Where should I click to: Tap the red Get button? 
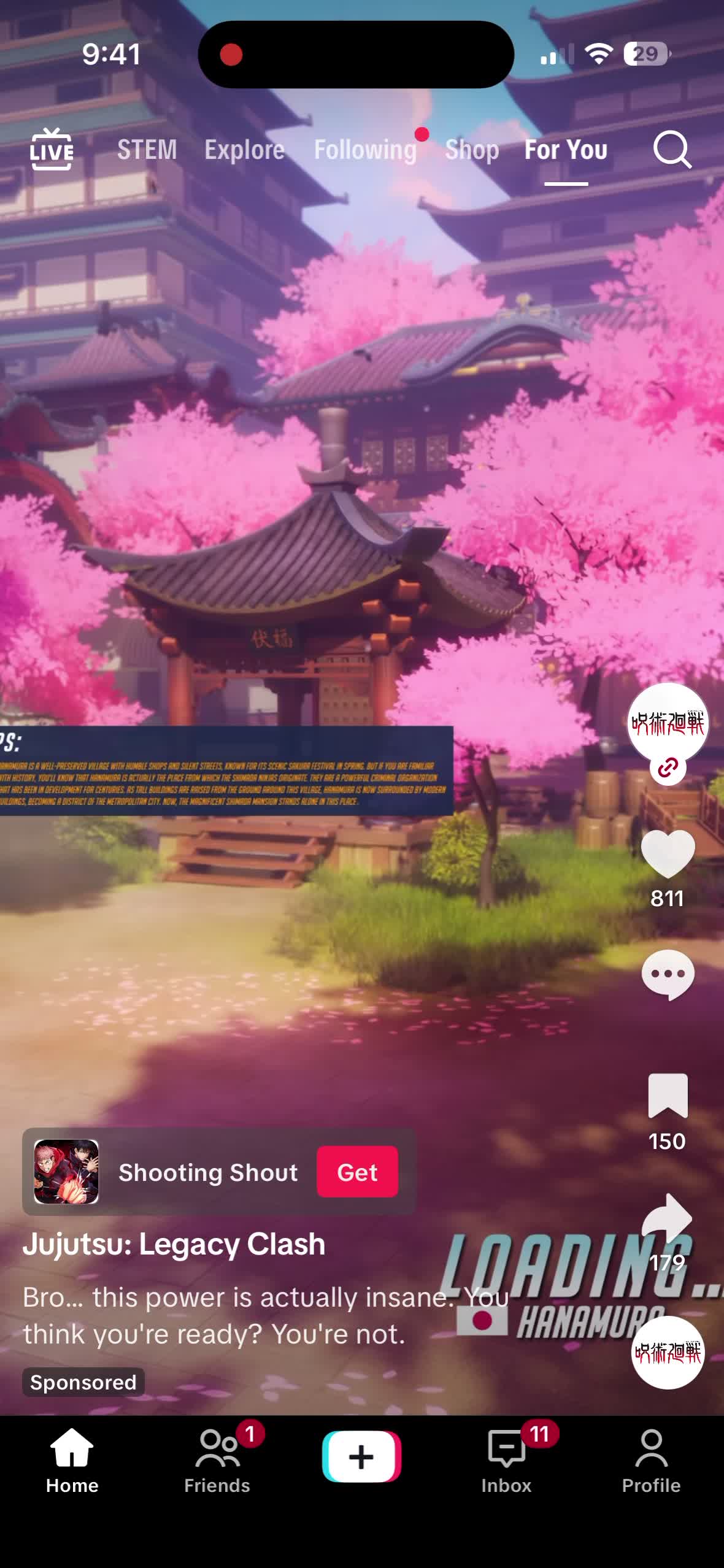pyautogui.click(x=357, y=1172)
